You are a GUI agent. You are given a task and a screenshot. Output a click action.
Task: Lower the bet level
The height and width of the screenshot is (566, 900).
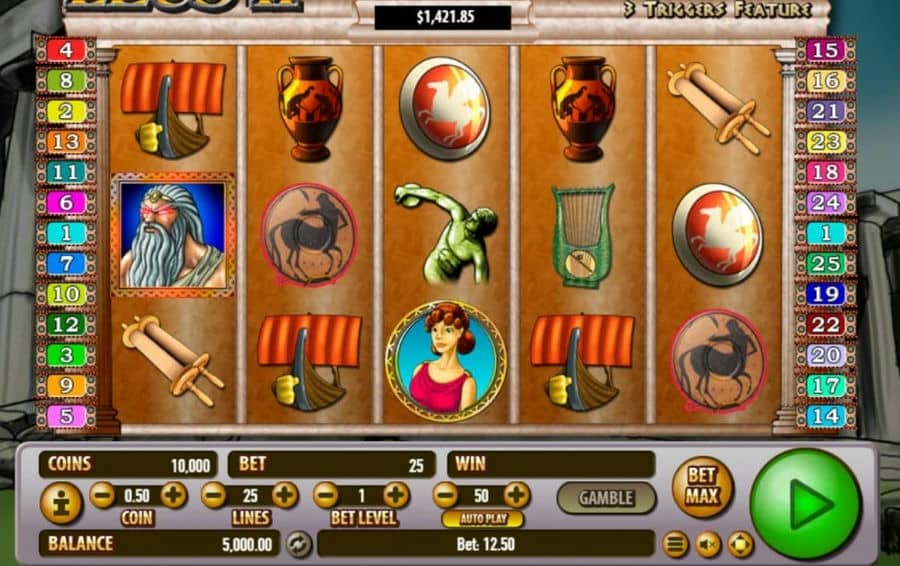[326, 495]
